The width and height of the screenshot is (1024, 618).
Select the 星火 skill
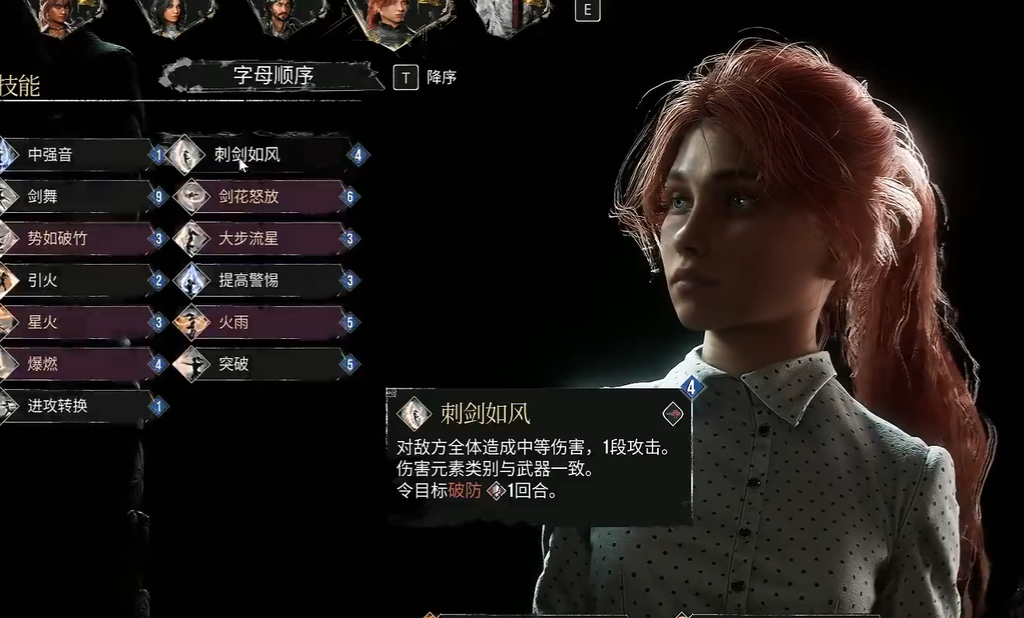[75, 323]
